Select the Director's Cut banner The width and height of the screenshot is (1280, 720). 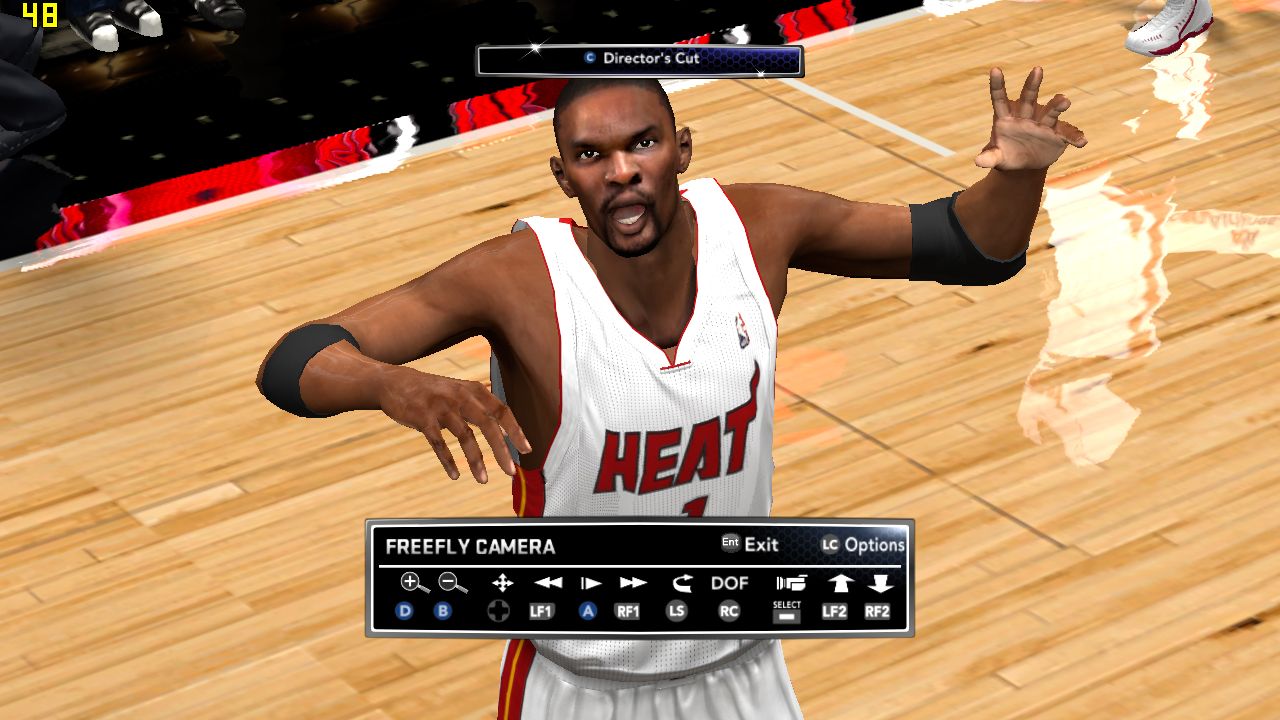pyautogui.click(x=640, y=59)
